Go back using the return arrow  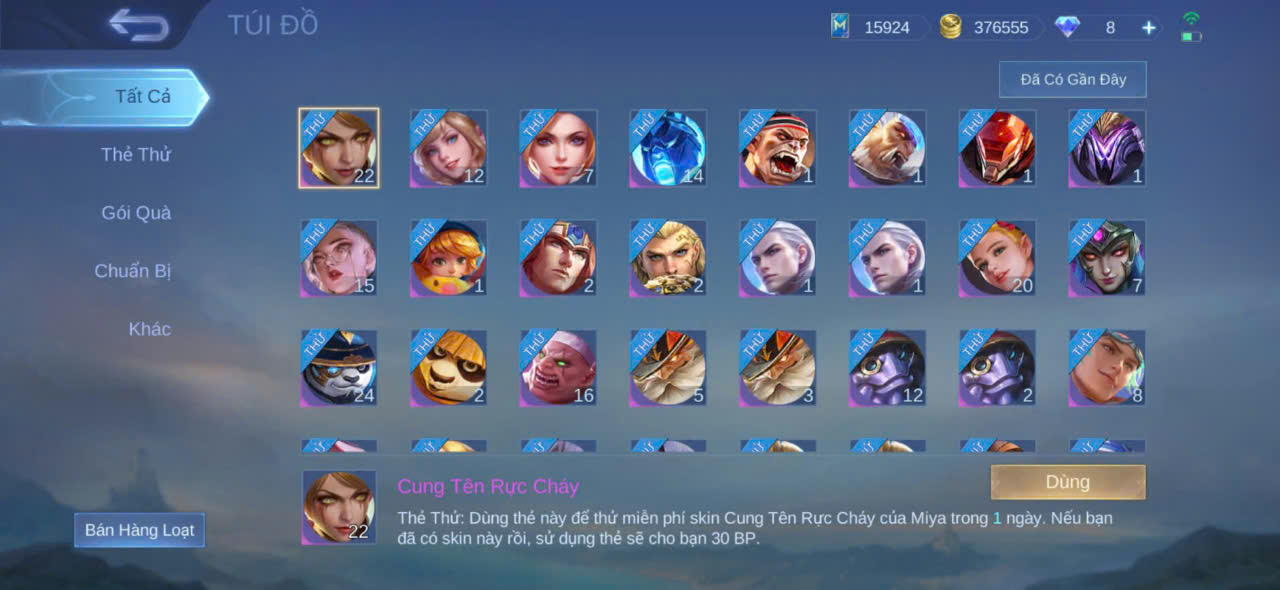(139, 25)
